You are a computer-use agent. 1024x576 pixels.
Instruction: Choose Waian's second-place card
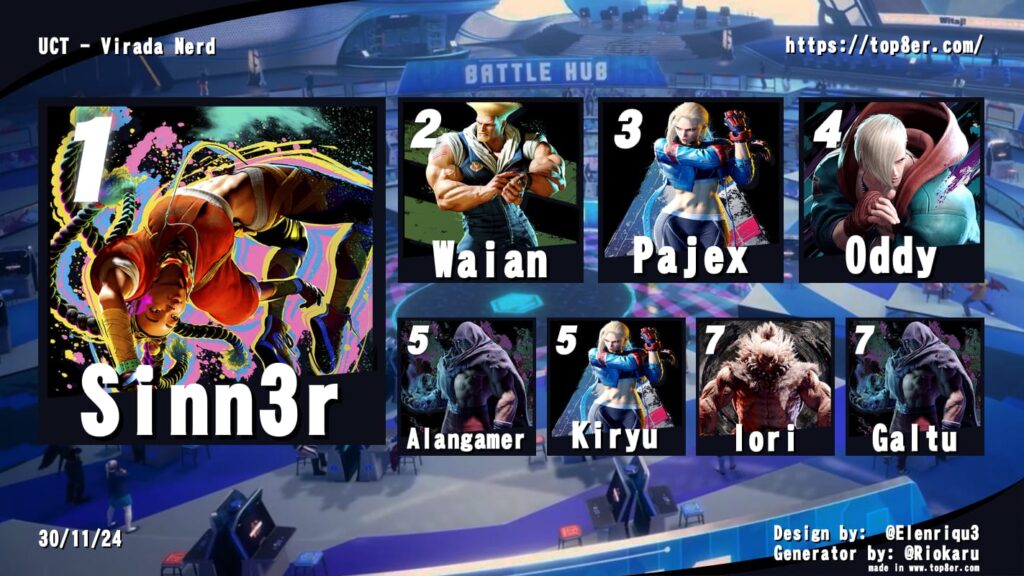click(491, 190)
